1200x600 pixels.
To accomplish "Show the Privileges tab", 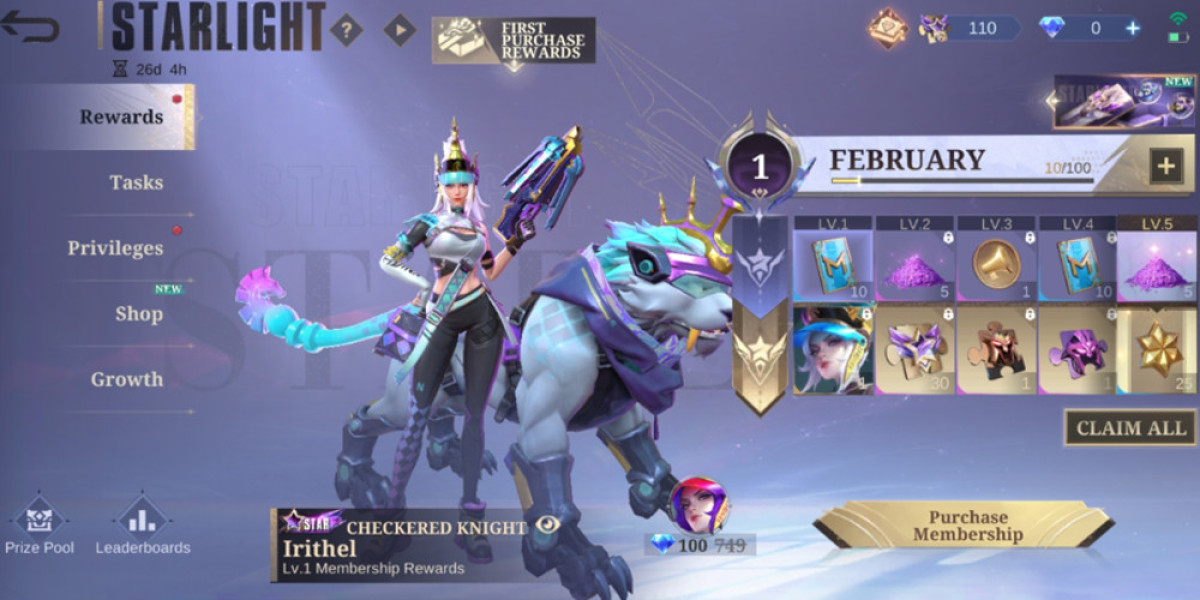I will [x=115, y=248].
